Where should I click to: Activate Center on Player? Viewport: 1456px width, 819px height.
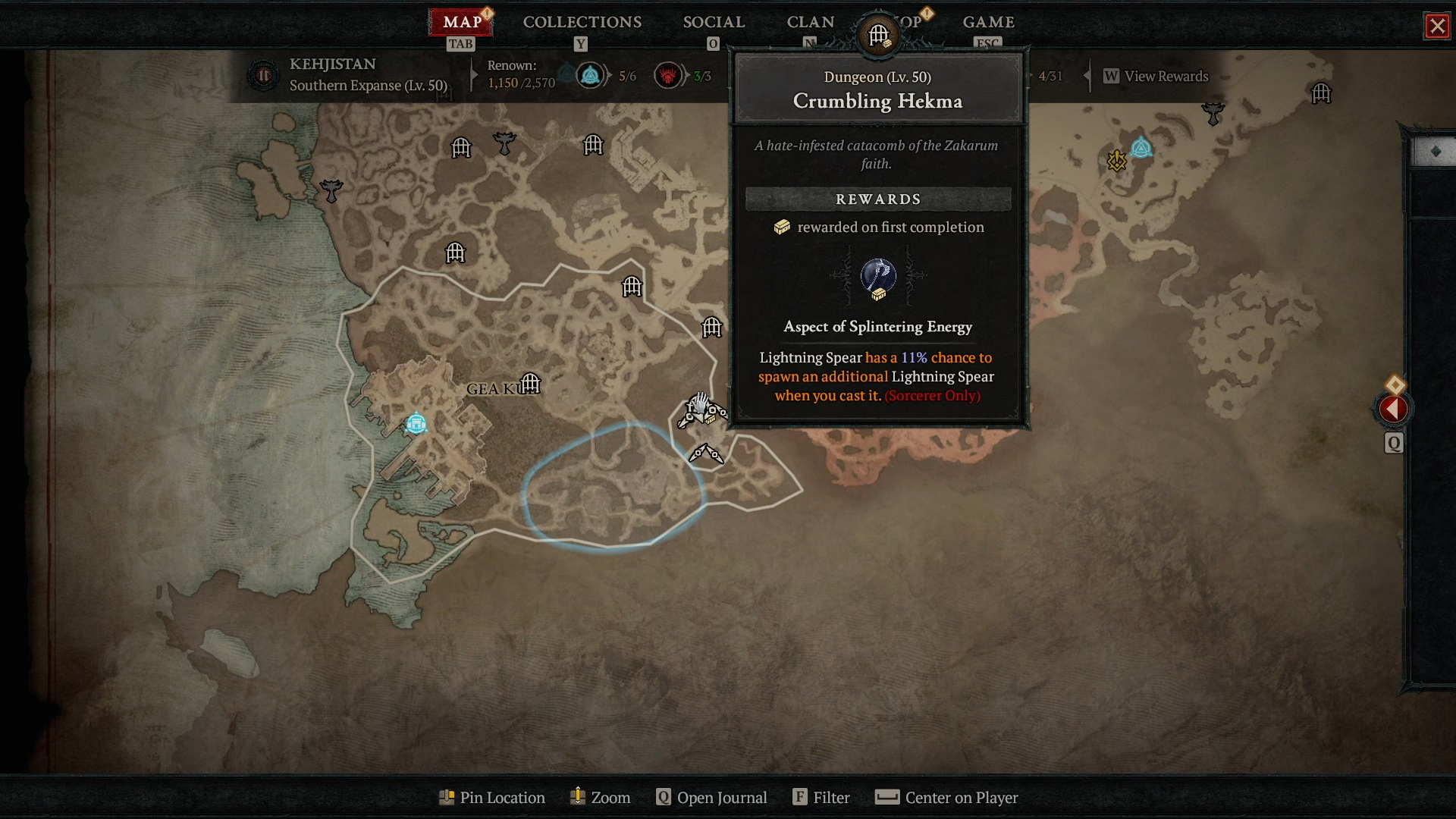(946, 798)
